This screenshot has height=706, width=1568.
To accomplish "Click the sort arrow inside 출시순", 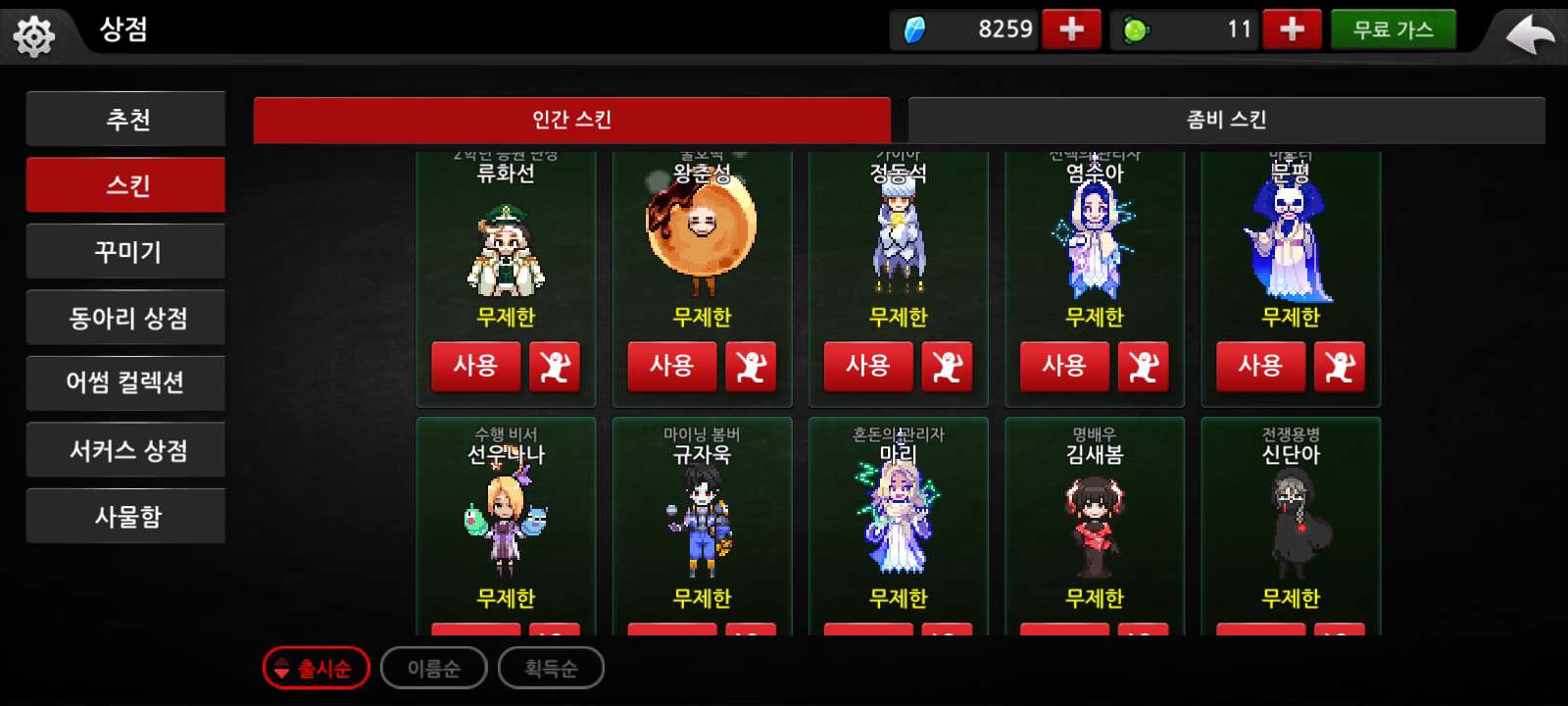I will (x=282, y=668).
